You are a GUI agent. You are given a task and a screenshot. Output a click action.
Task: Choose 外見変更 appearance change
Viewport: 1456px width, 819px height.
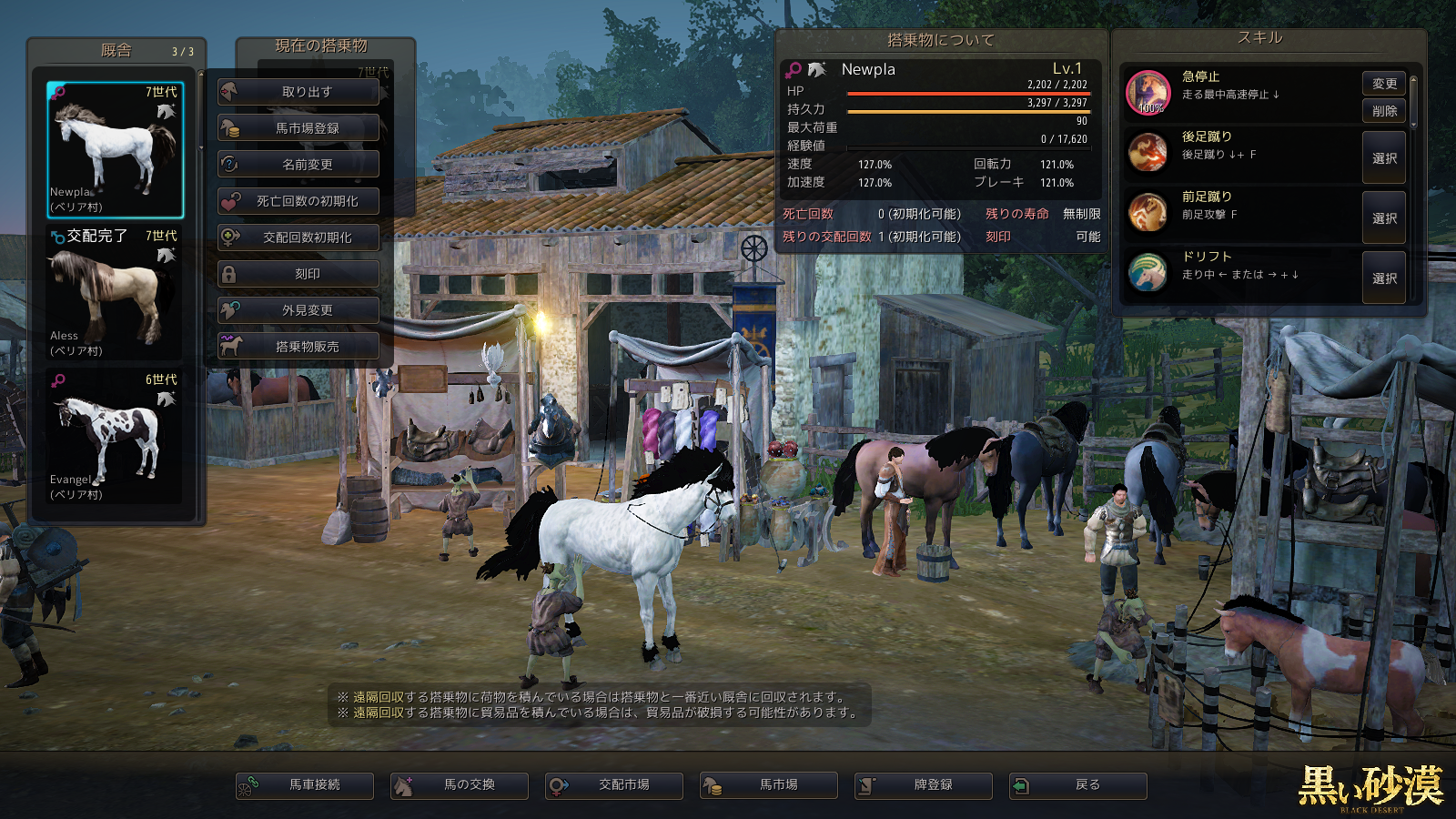point(298,310)
